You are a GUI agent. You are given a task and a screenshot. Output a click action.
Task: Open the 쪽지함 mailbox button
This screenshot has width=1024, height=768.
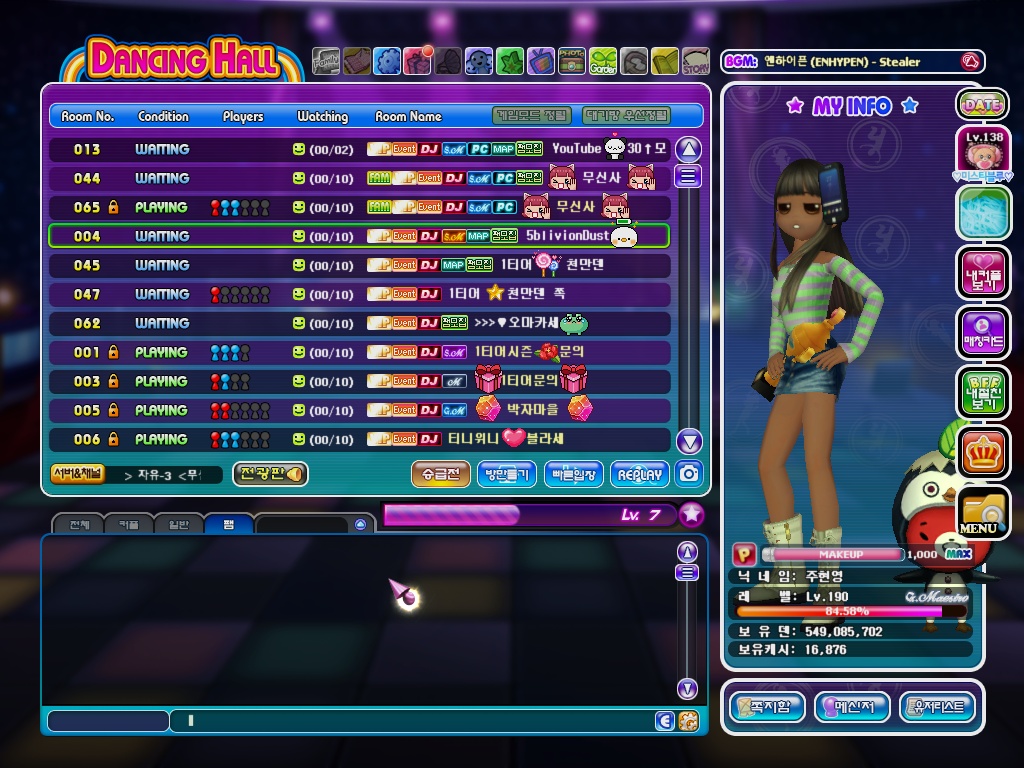tap(767, 707)
